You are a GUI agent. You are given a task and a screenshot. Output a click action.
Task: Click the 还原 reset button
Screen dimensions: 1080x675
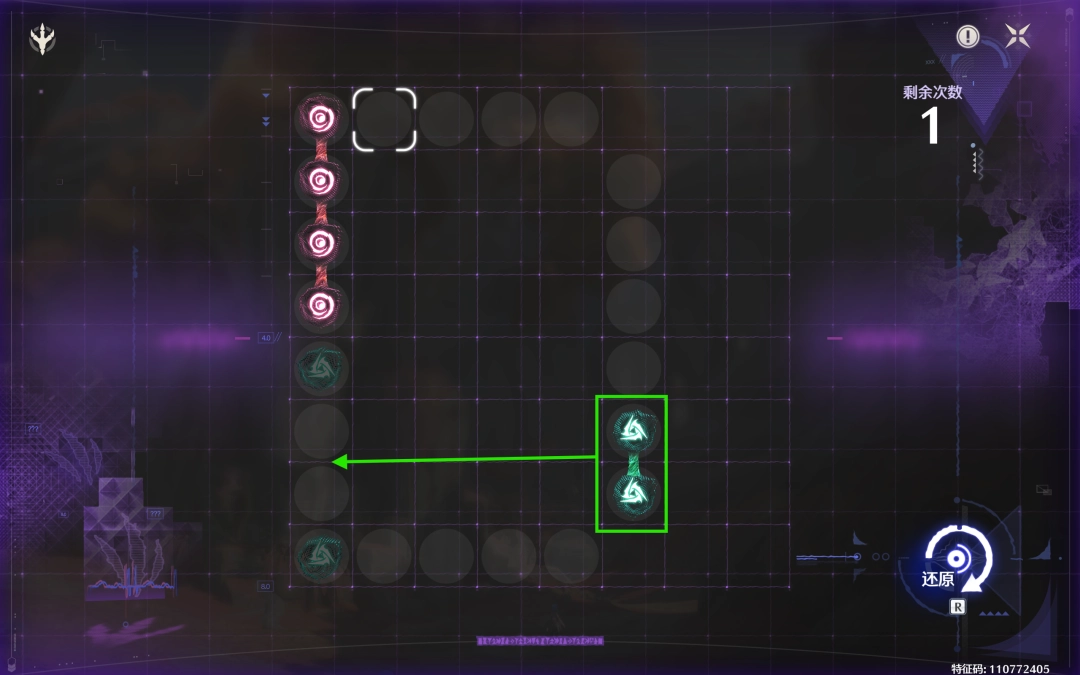click(x=957, y=562)
